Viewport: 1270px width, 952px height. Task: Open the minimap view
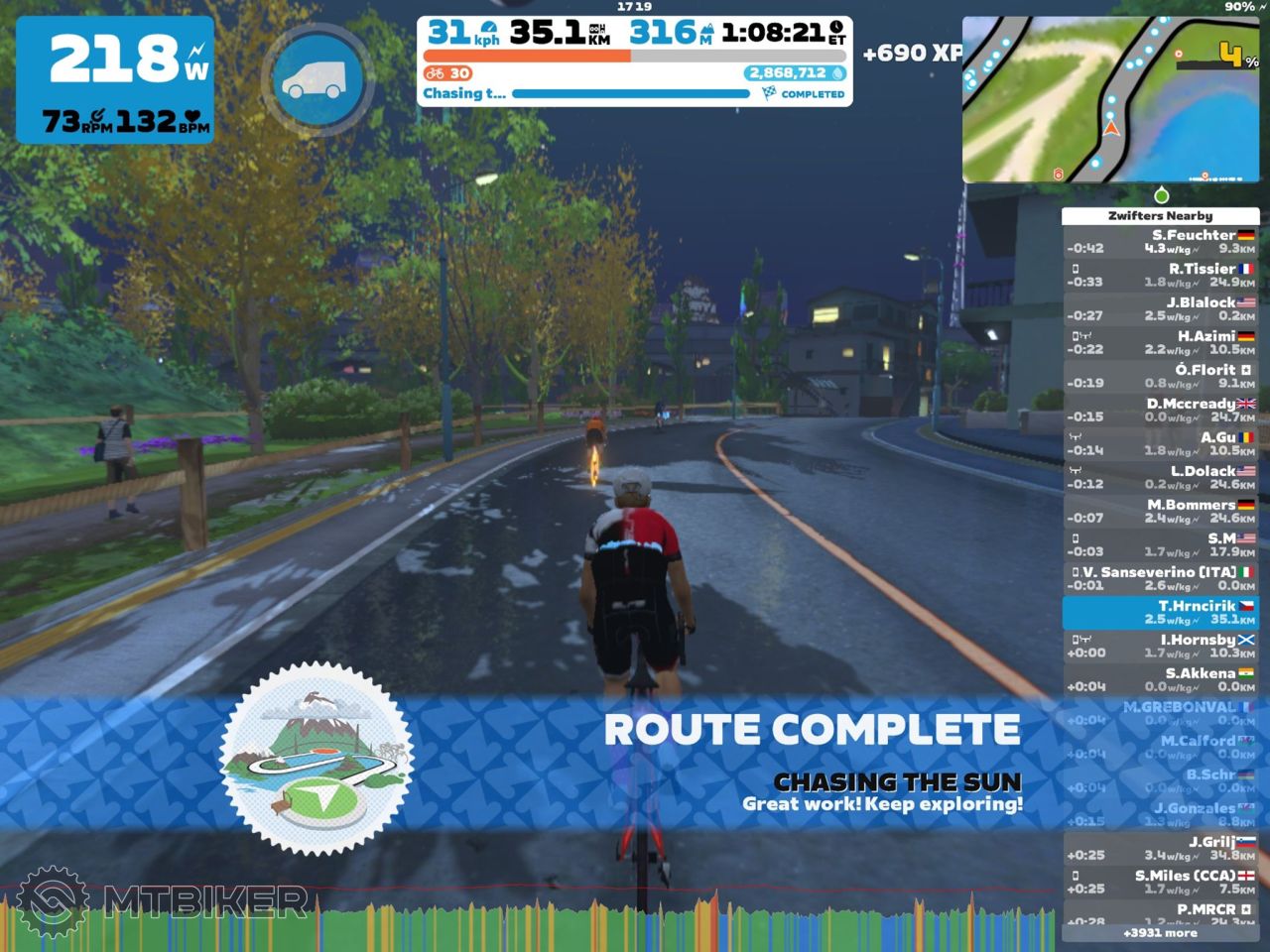click(1111, 99)
